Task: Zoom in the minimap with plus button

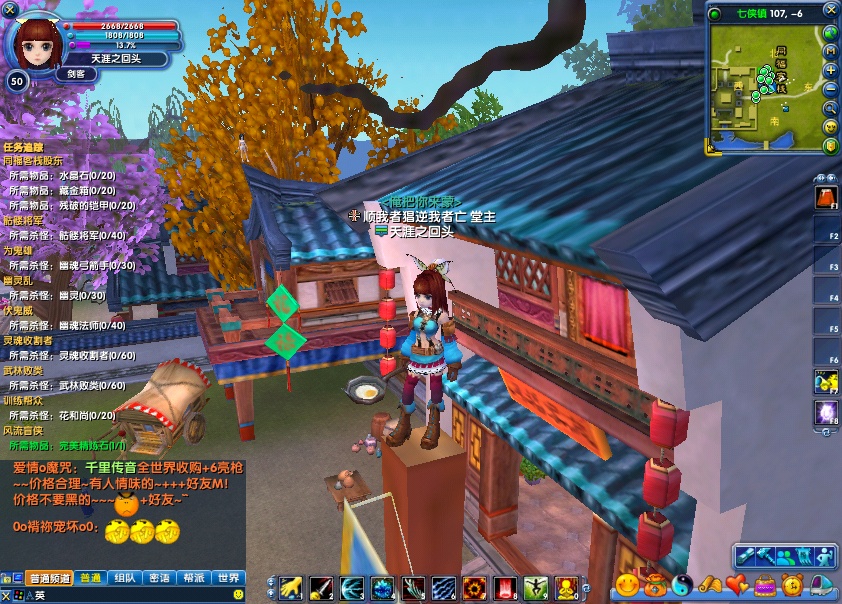Action: coord(830,70)
